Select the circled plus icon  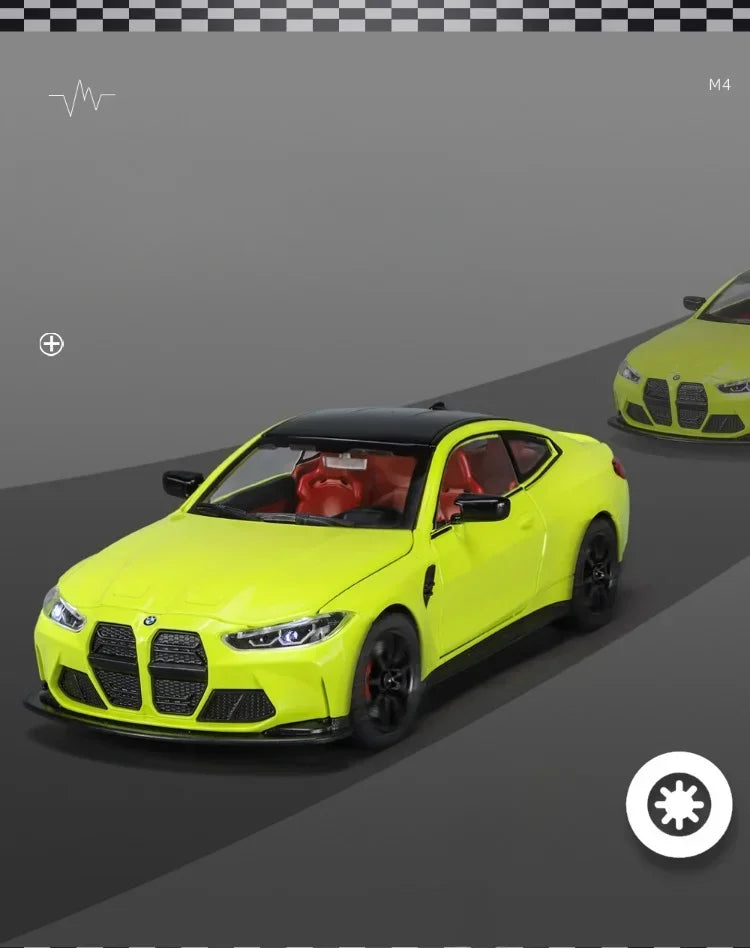tap(51, 344)
